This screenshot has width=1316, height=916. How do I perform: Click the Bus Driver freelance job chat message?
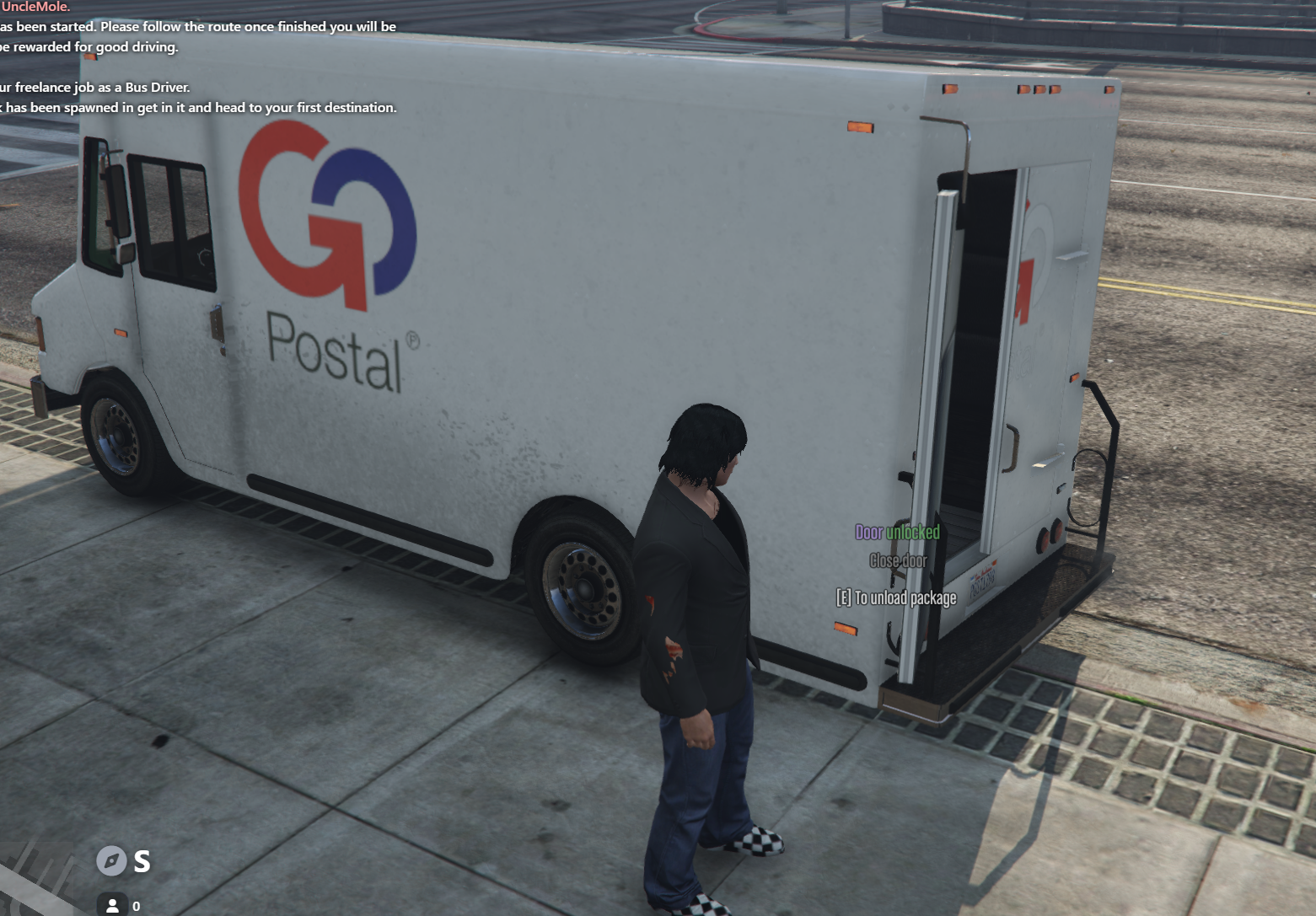[x=95, y=88]
